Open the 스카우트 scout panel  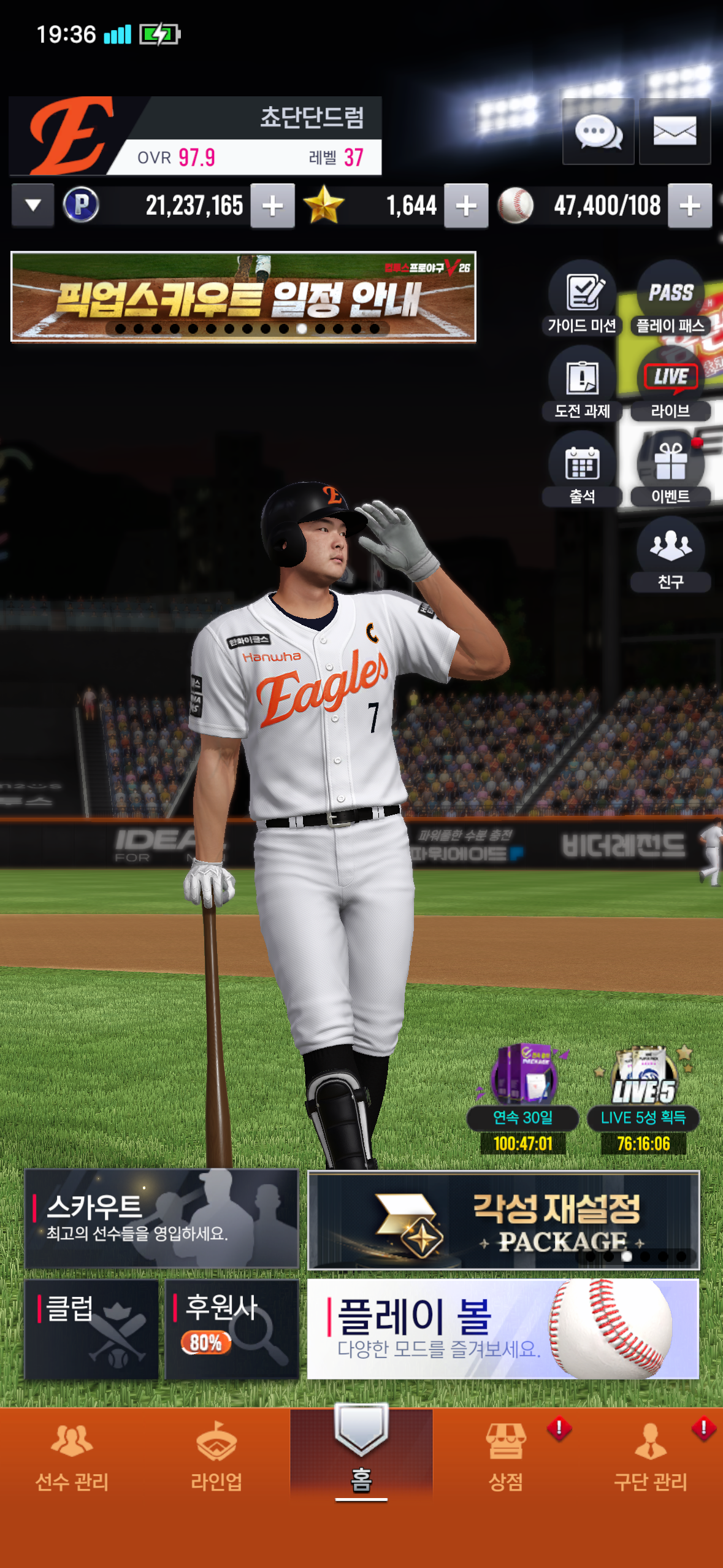coord(161,1218)
